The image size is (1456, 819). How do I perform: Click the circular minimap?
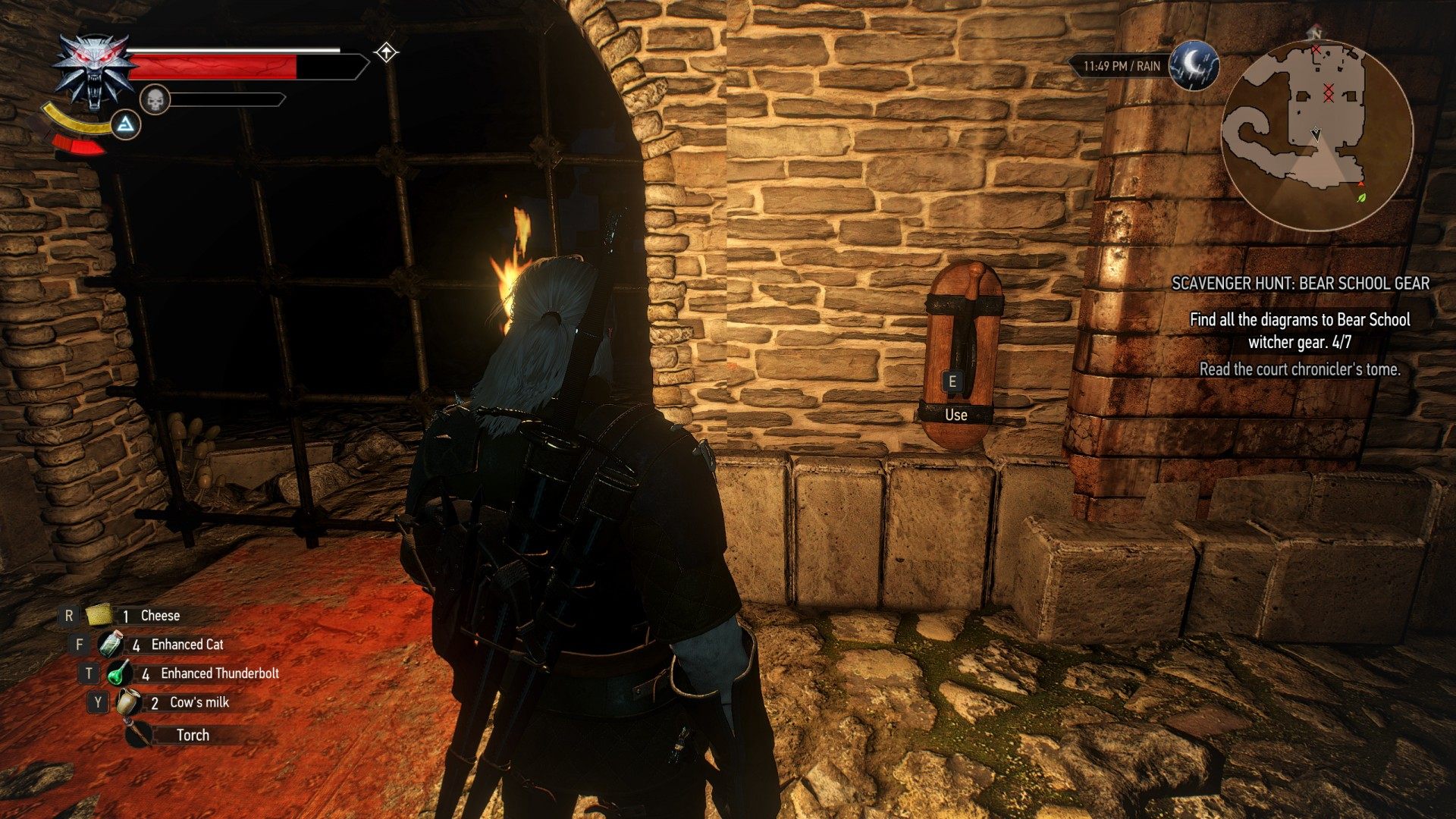(1317, 135)
